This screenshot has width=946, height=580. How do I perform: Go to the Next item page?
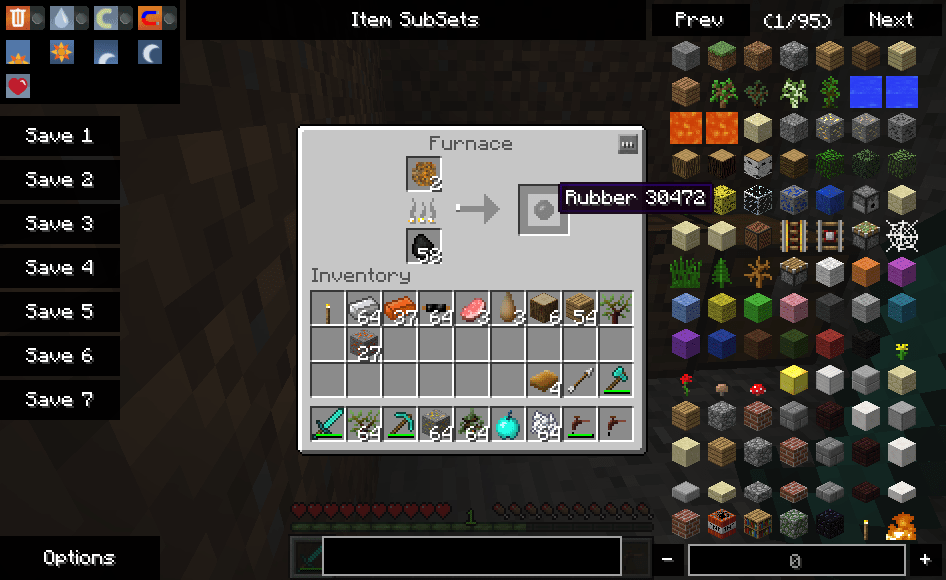pyautogui.click(x=890, y=19)
